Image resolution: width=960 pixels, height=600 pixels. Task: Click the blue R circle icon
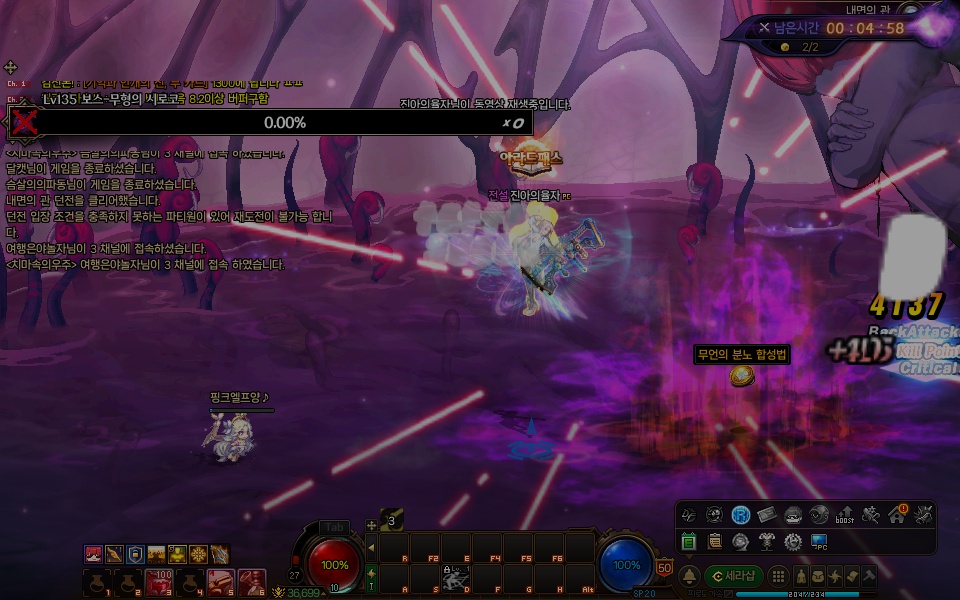(x=740, y=514)
